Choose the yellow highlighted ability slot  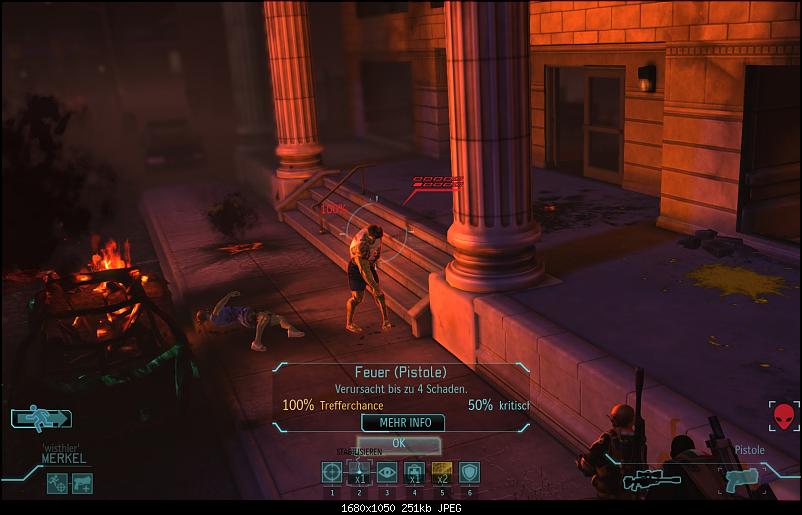441,472
